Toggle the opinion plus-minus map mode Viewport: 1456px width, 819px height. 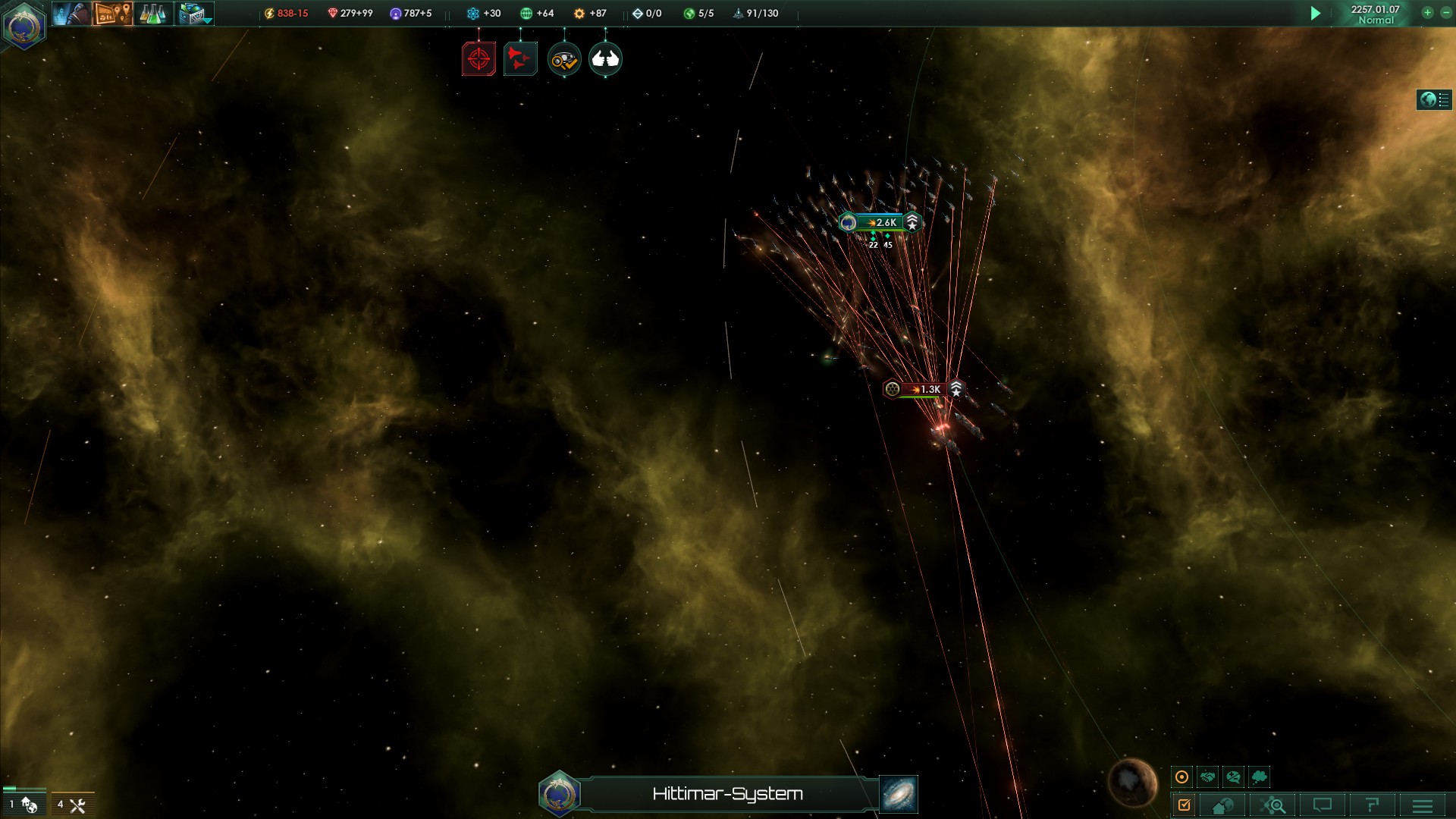(1233, 777)
